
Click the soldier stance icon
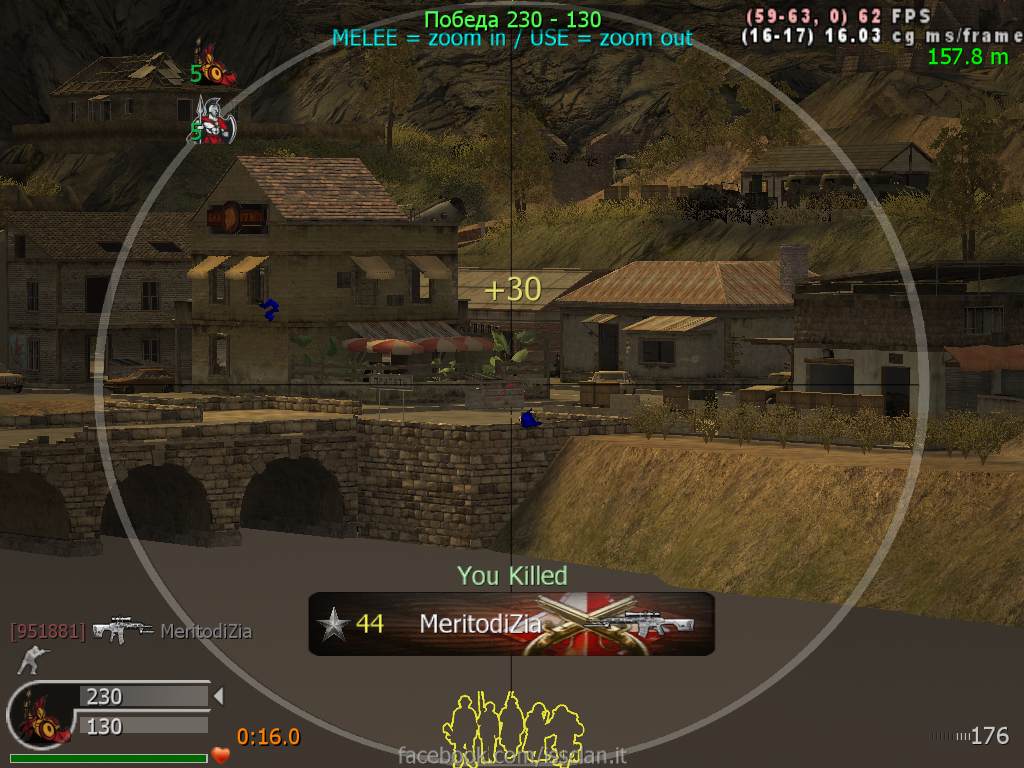31,660
